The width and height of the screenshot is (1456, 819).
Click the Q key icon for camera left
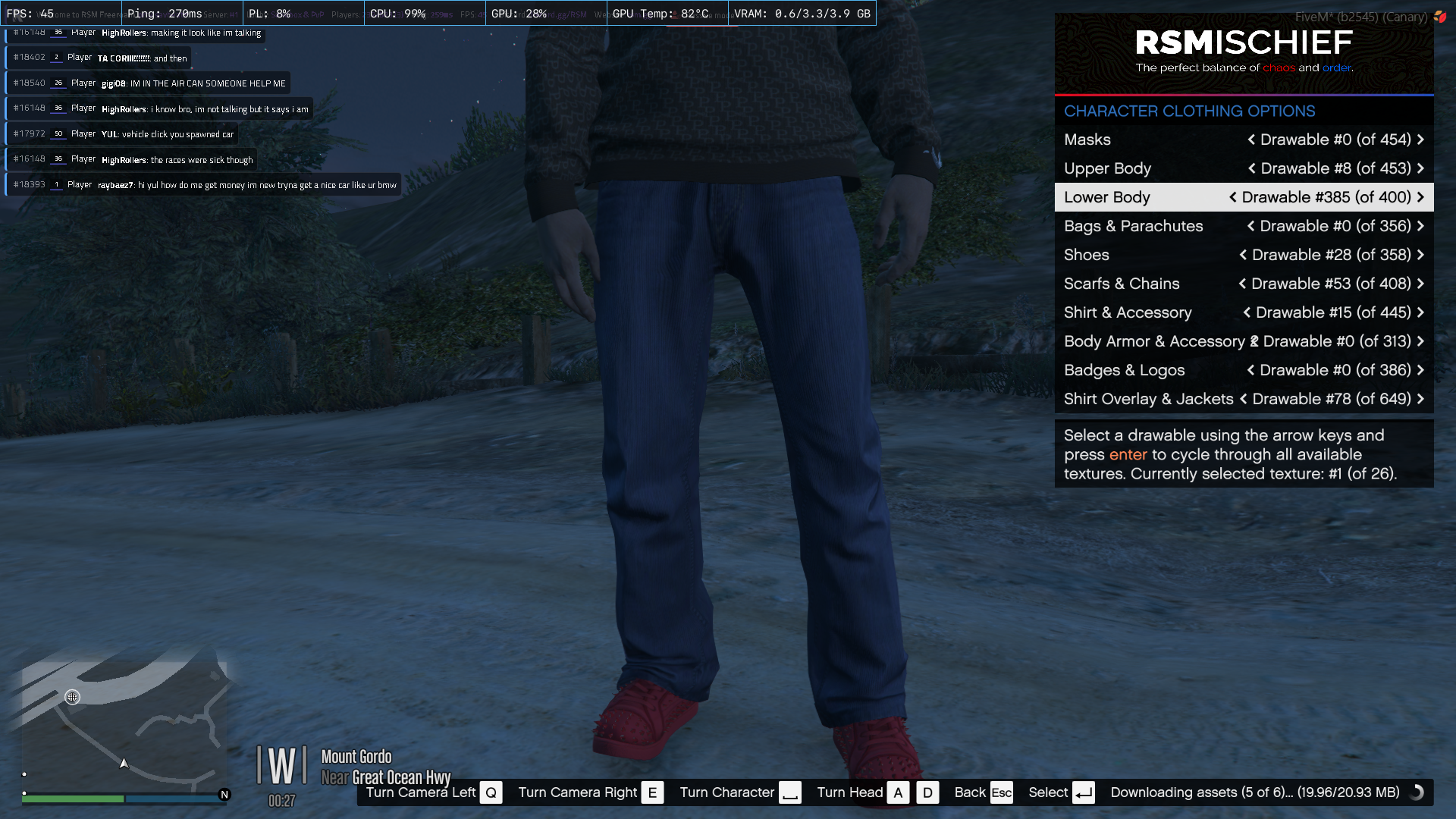point(491,792)
